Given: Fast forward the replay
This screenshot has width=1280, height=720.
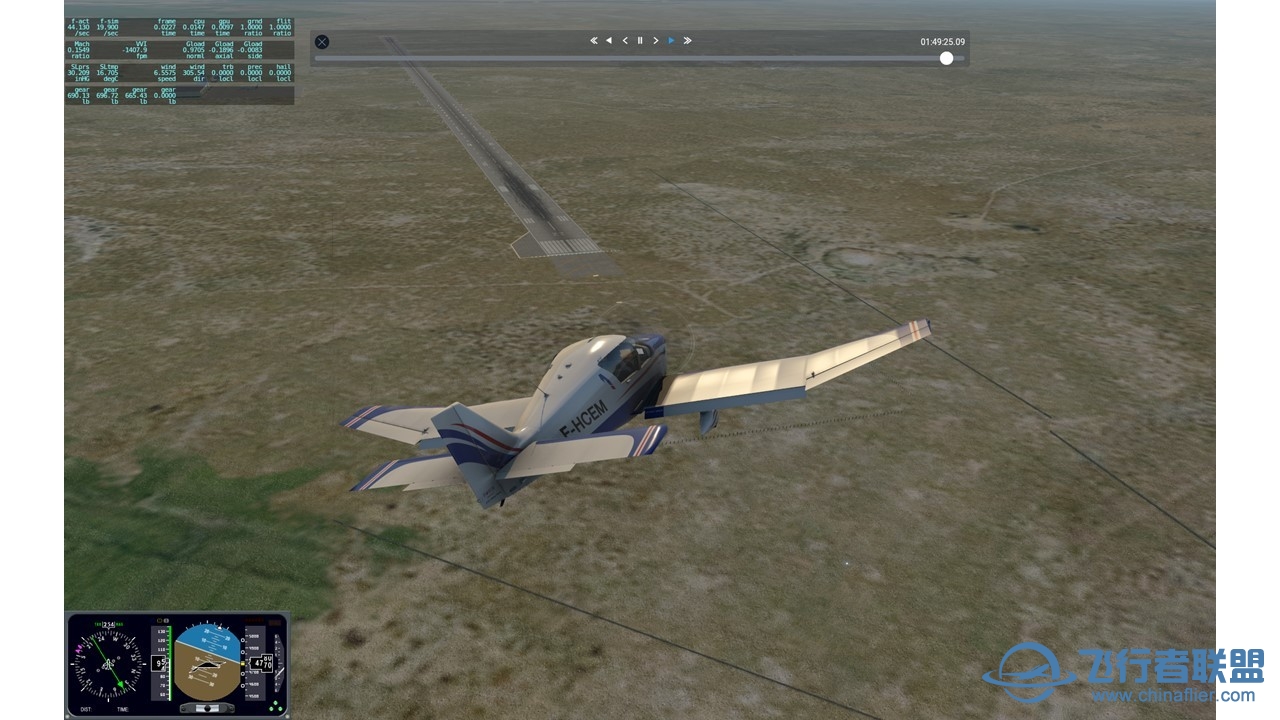Looking at the screenshot, I should [x=687, y=41].
